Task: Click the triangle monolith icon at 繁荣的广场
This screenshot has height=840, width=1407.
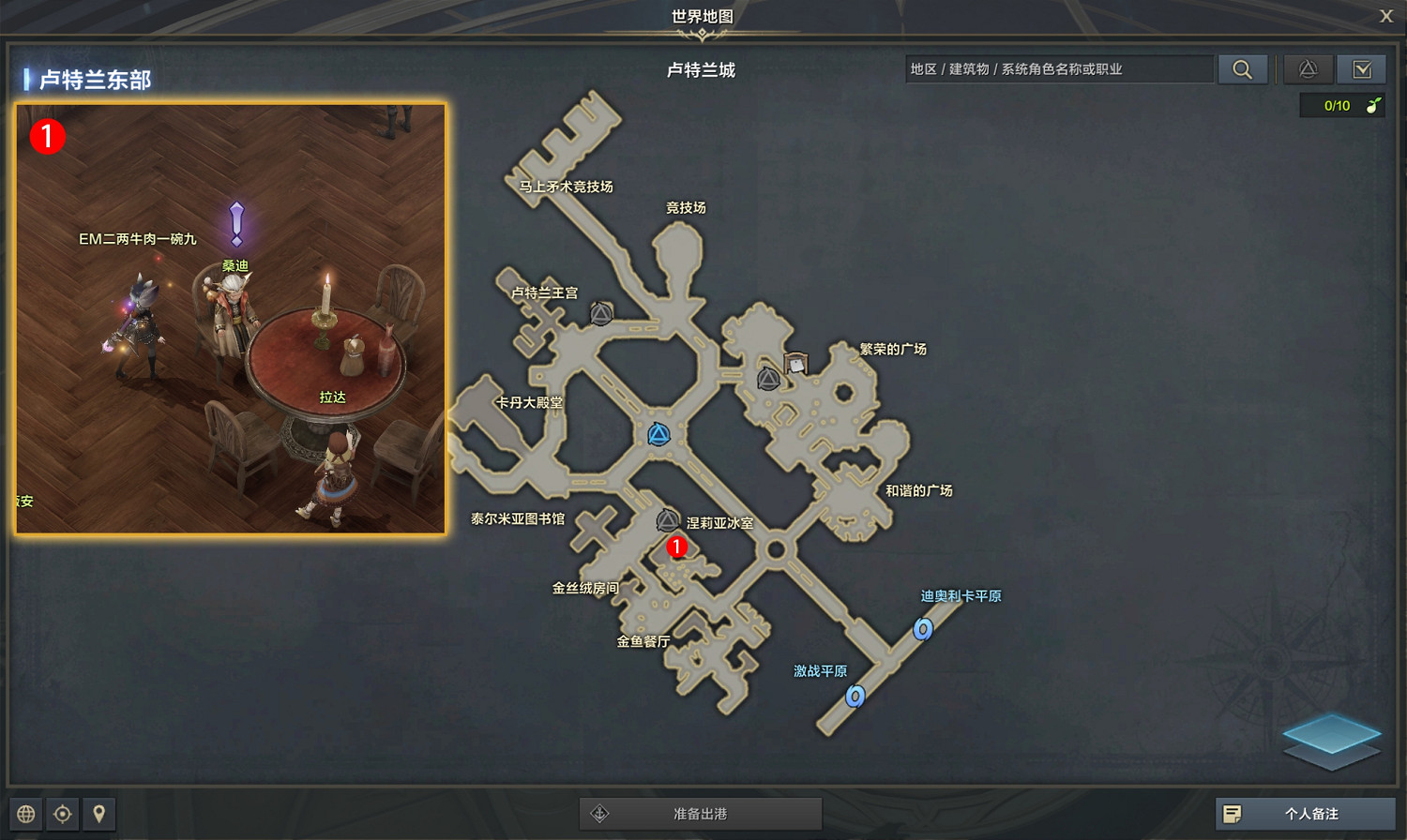Action: point(767,378)
